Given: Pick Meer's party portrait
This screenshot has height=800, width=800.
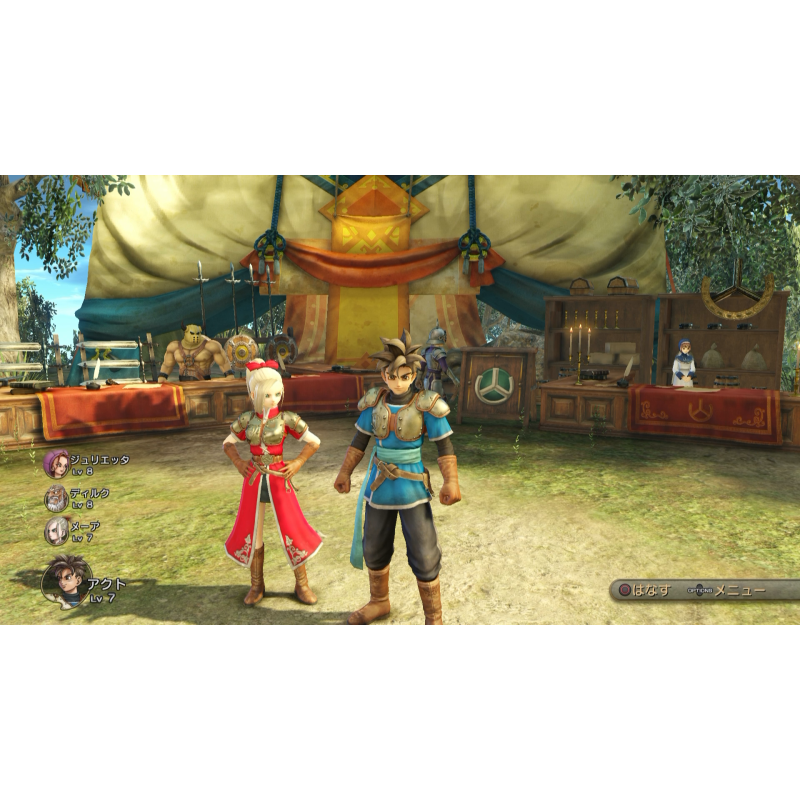Looking at the screenshot, I should [x=56, y=531].
